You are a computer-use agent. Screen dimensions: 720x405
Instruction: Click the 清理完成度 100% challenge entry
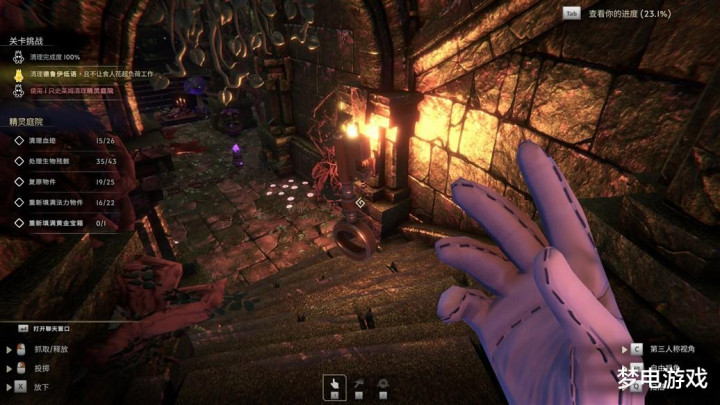60,58
